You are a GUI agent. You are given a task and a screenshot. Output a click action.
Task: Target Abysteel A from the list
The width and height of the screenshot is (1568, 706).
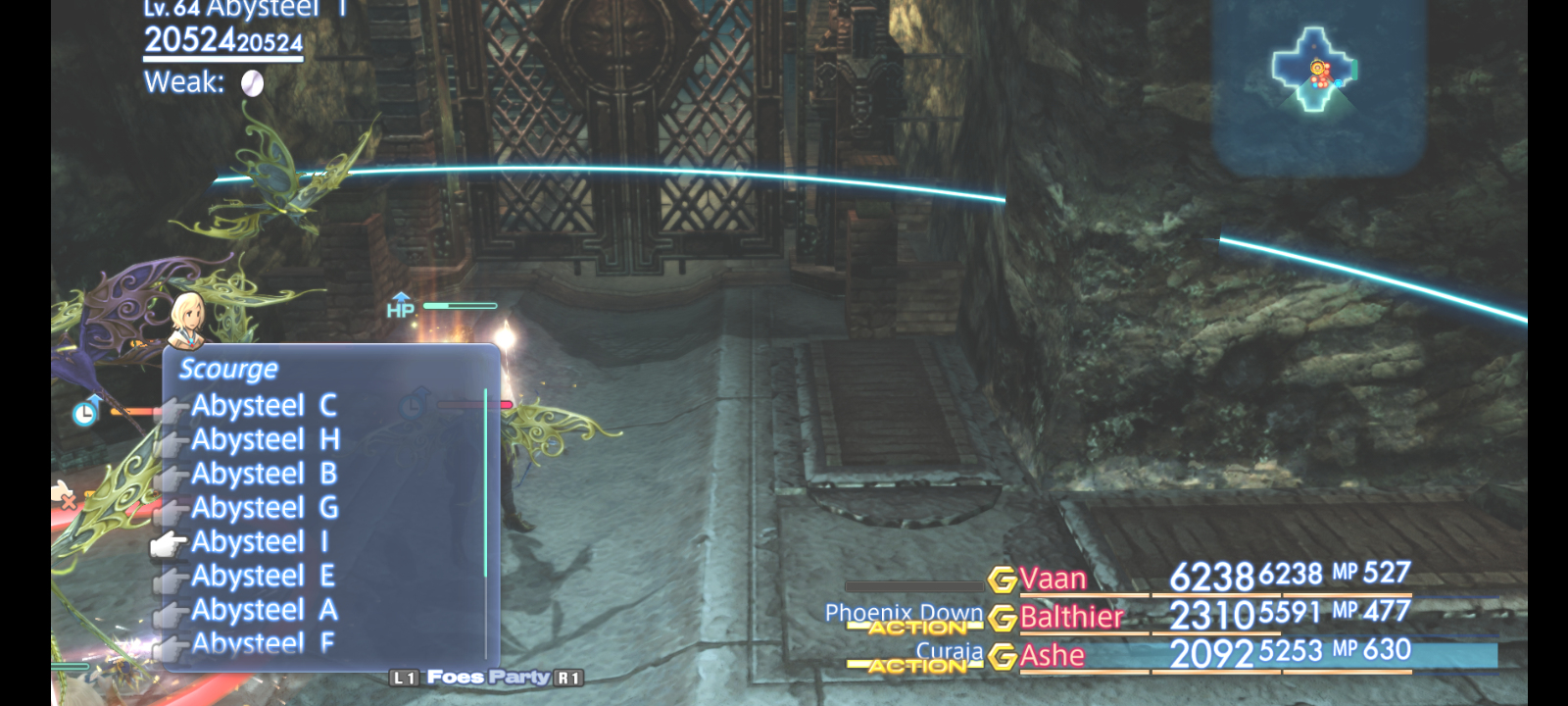(265, 610)
